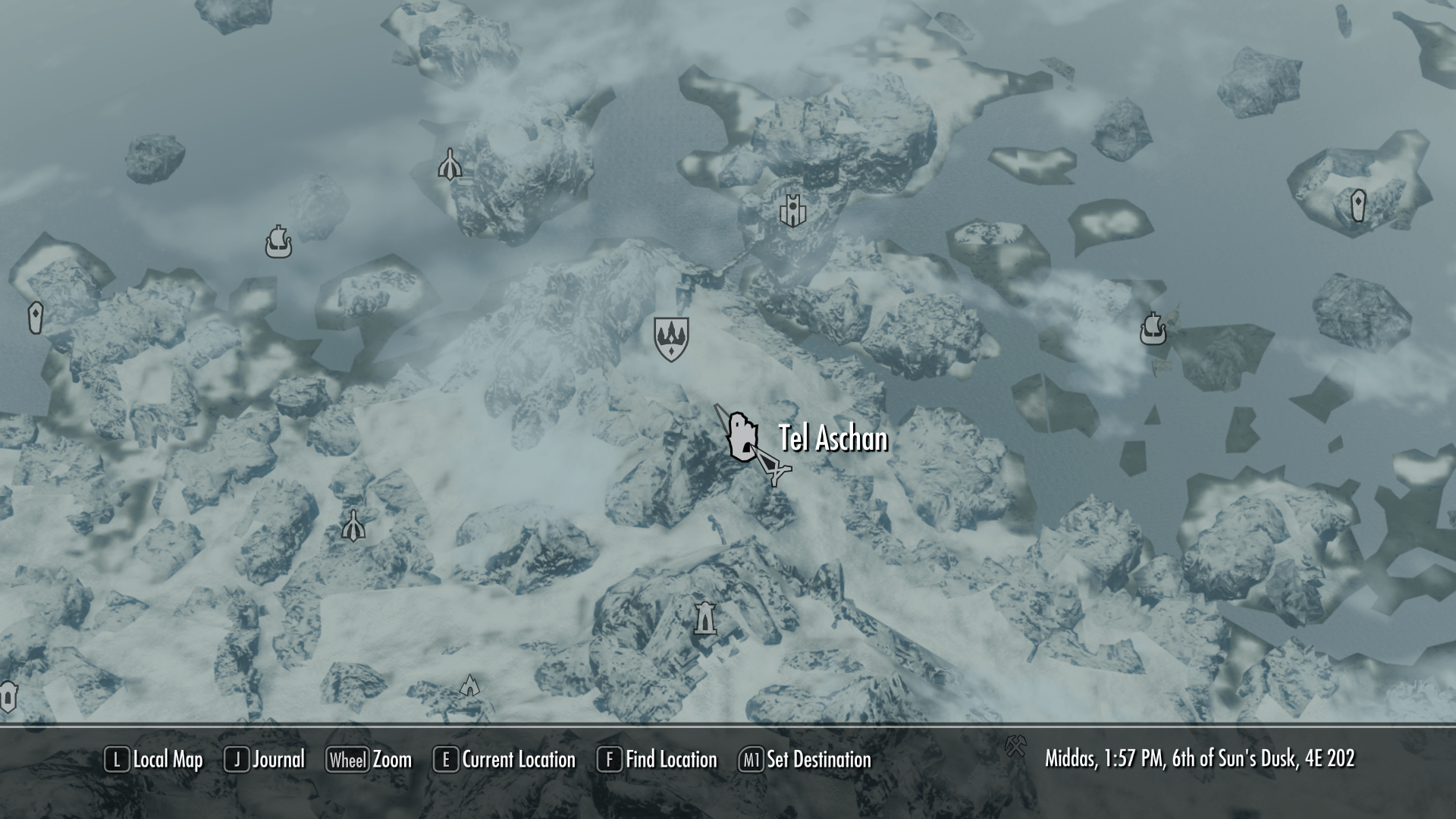Center map on Current Location
This screenshot has height=819, width=1456.
[504, 759]
